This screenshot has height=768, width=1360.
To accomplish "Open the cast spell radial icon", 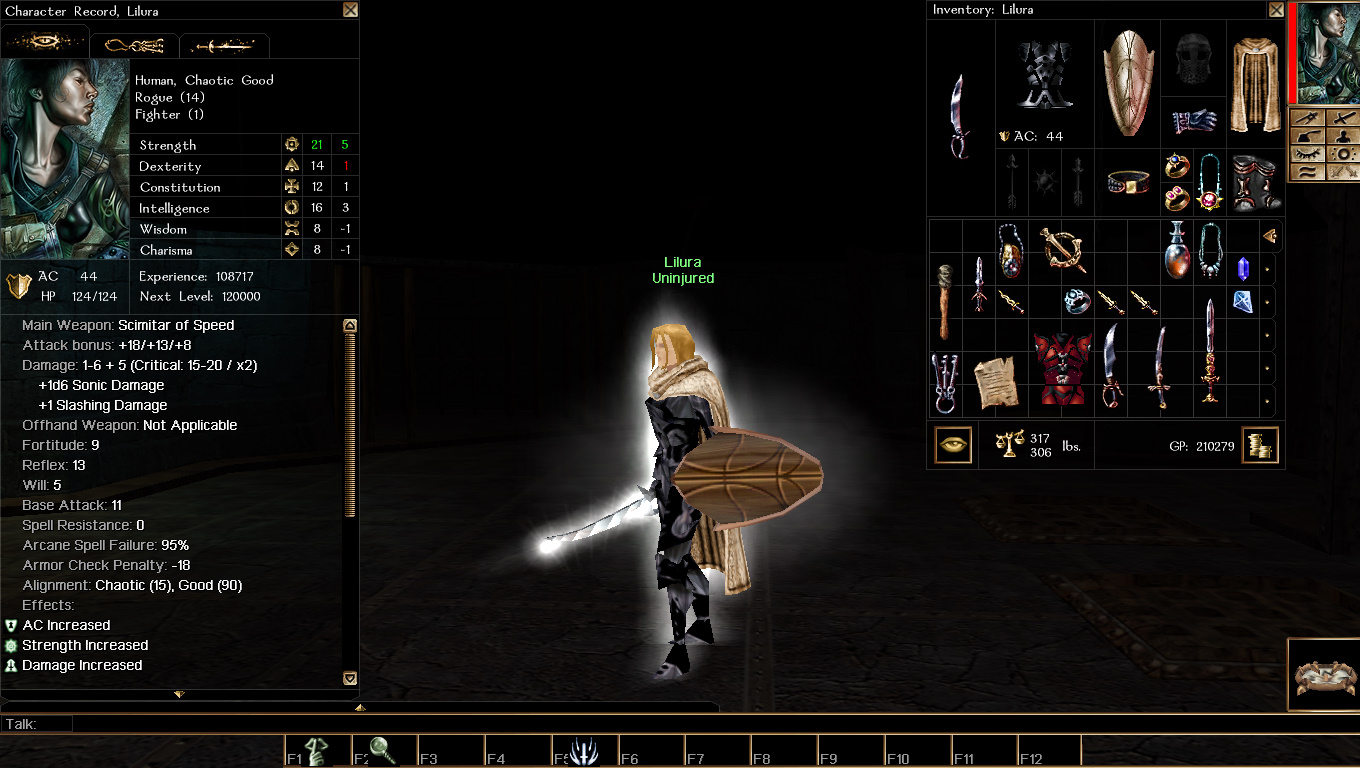I will click(x=1343, y=153).
